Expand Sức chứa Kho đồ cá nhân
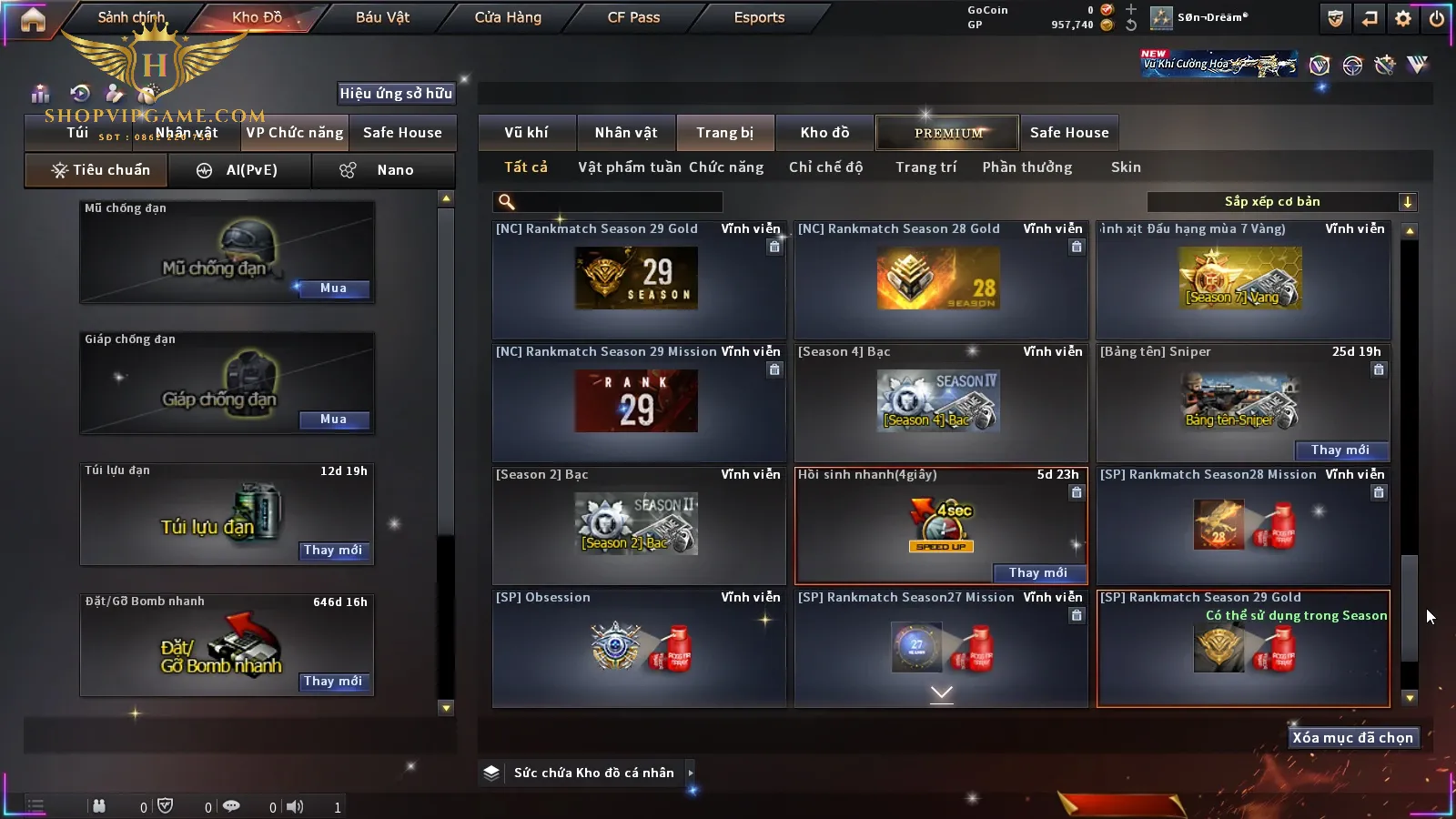 pyautogui.click(x=691, y=773)
